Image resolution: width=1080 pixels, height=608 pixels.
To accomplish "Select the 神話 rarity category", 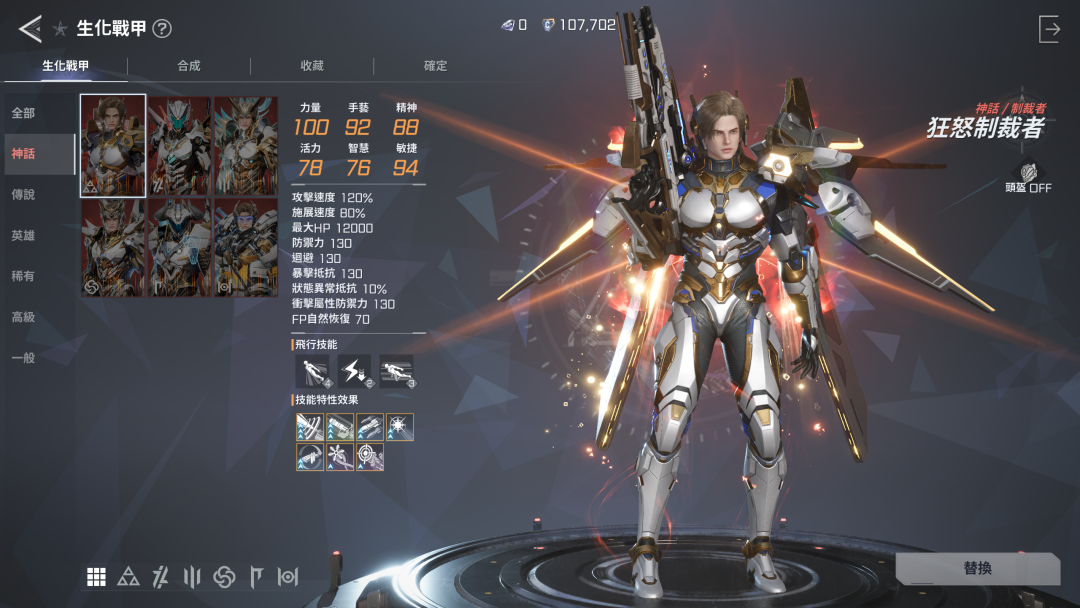I will click(23, 153).
